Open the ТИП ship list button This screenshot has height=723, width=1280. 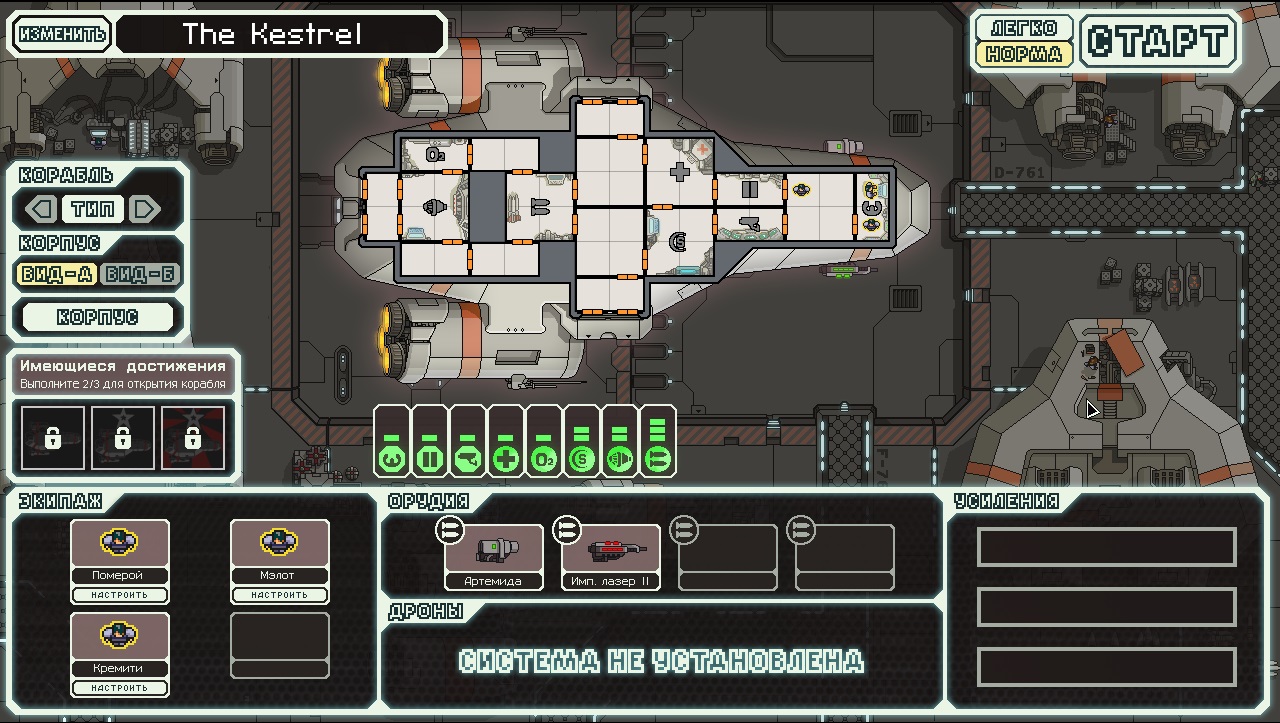pos(93,209)
